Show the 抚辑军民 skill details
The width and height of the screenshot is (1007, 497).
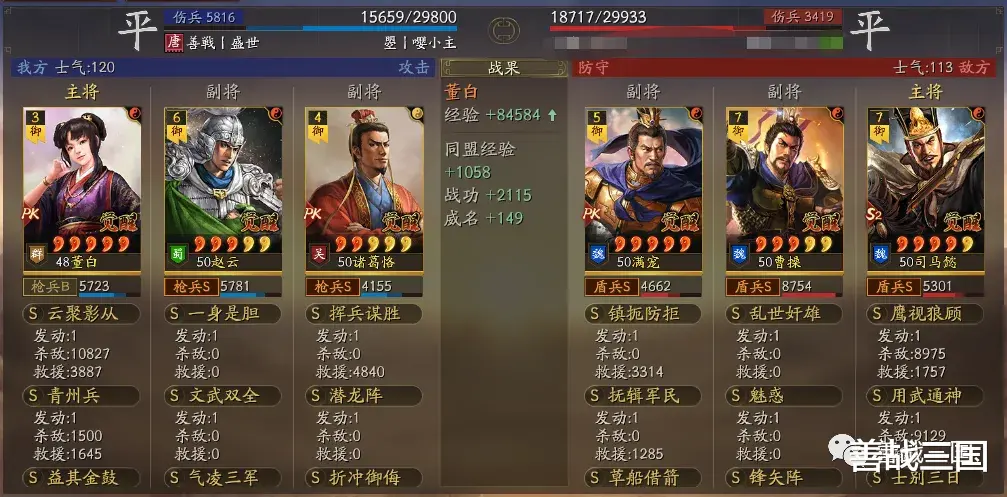pos(645,395)
